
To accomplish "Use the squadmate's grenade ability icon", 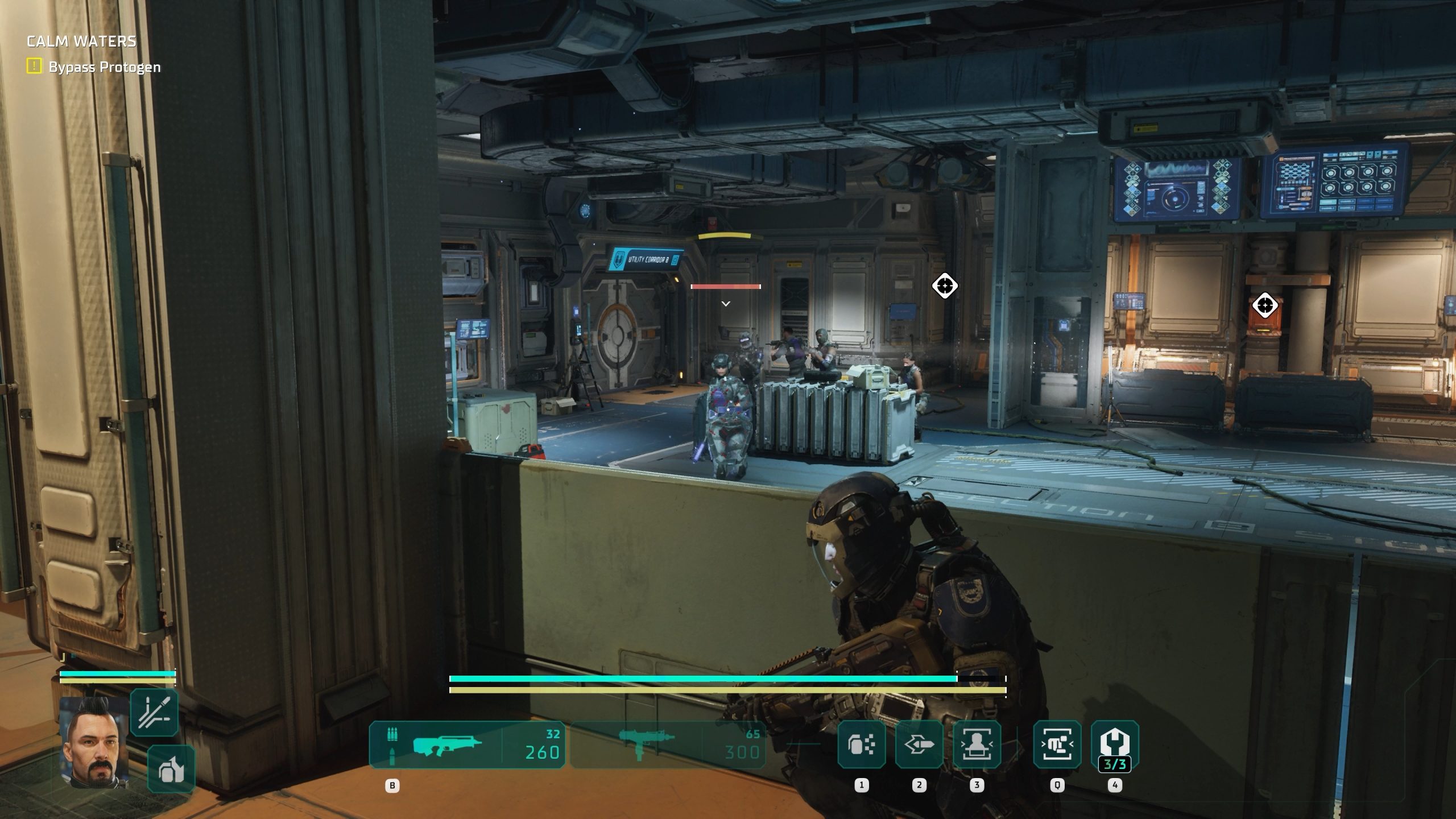I will click(x=171, y=770).
